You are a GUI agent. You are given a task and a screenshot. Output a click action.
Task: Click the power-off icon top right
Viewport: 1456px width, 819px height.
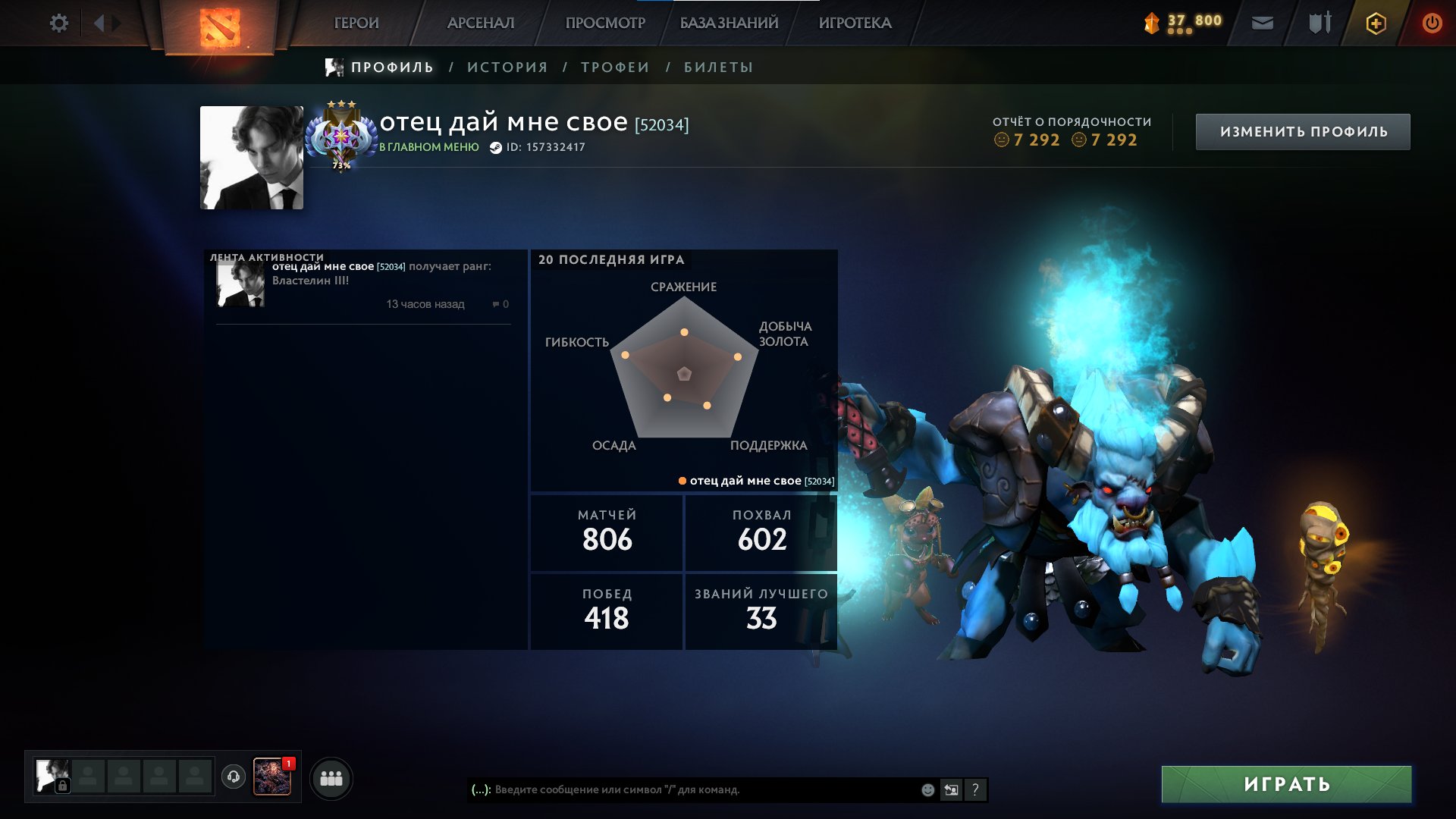pos(1430,23)
